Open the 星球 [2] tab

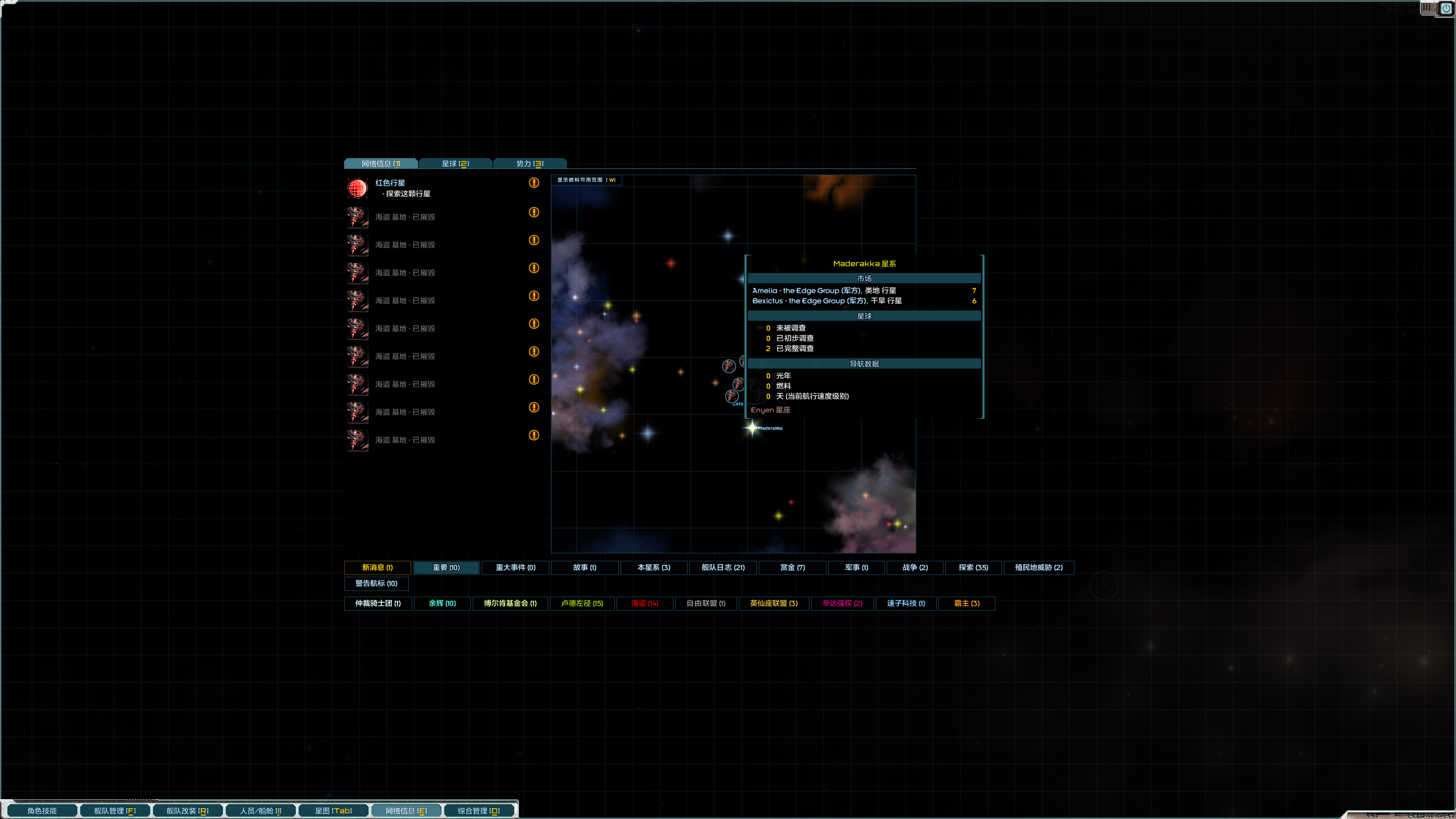click(455, 163)
